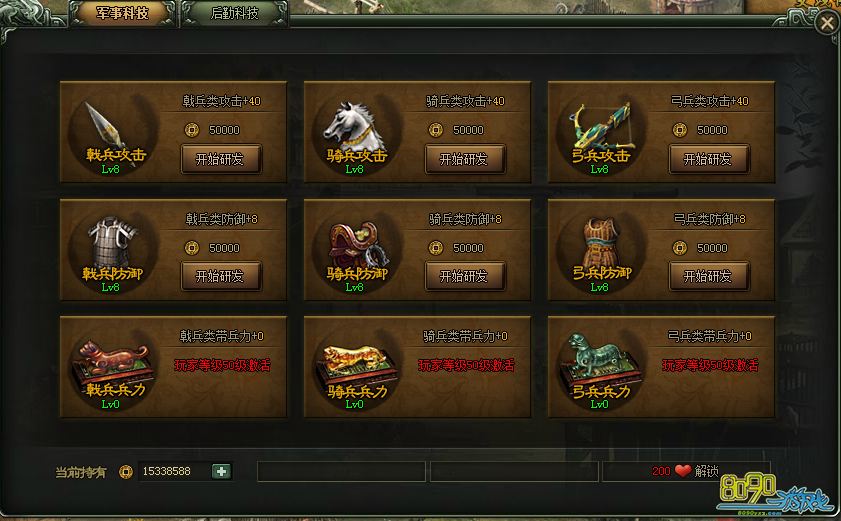The height and width of the screenshot is (521, 841).
Task: Open the 后勤科技 tab
Action: 234,14
